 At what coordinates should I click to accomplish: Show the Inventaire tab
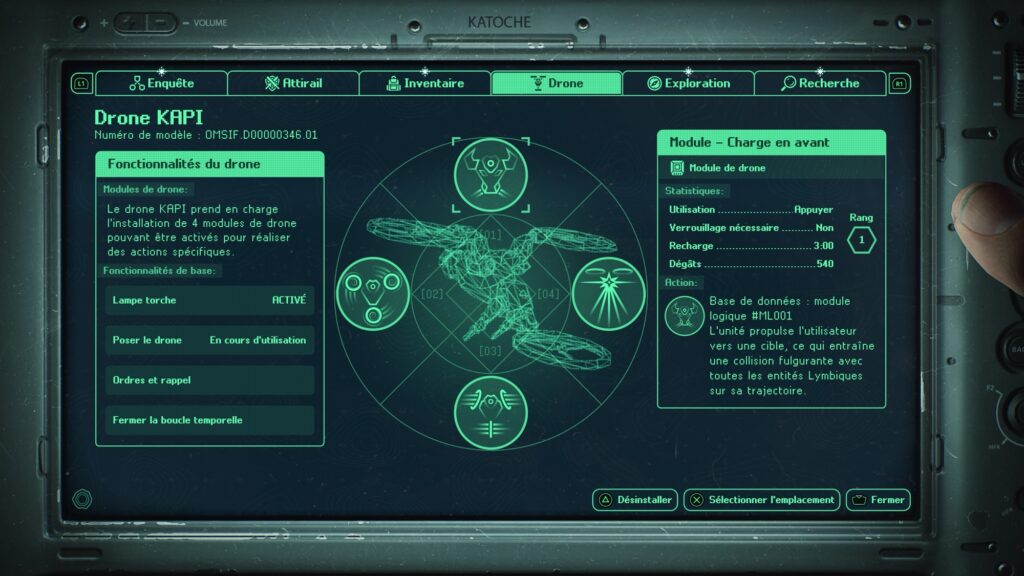[x=425, y=83]
